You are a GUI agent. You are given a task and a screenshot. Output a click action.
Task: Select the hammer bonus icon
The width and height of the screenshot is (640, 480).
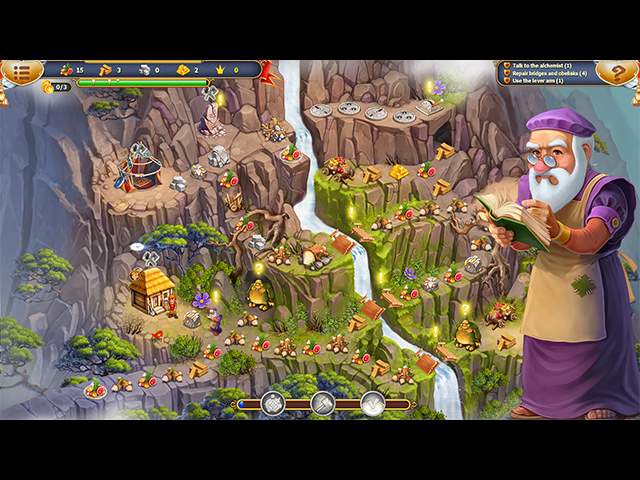[x=324, y=403]
